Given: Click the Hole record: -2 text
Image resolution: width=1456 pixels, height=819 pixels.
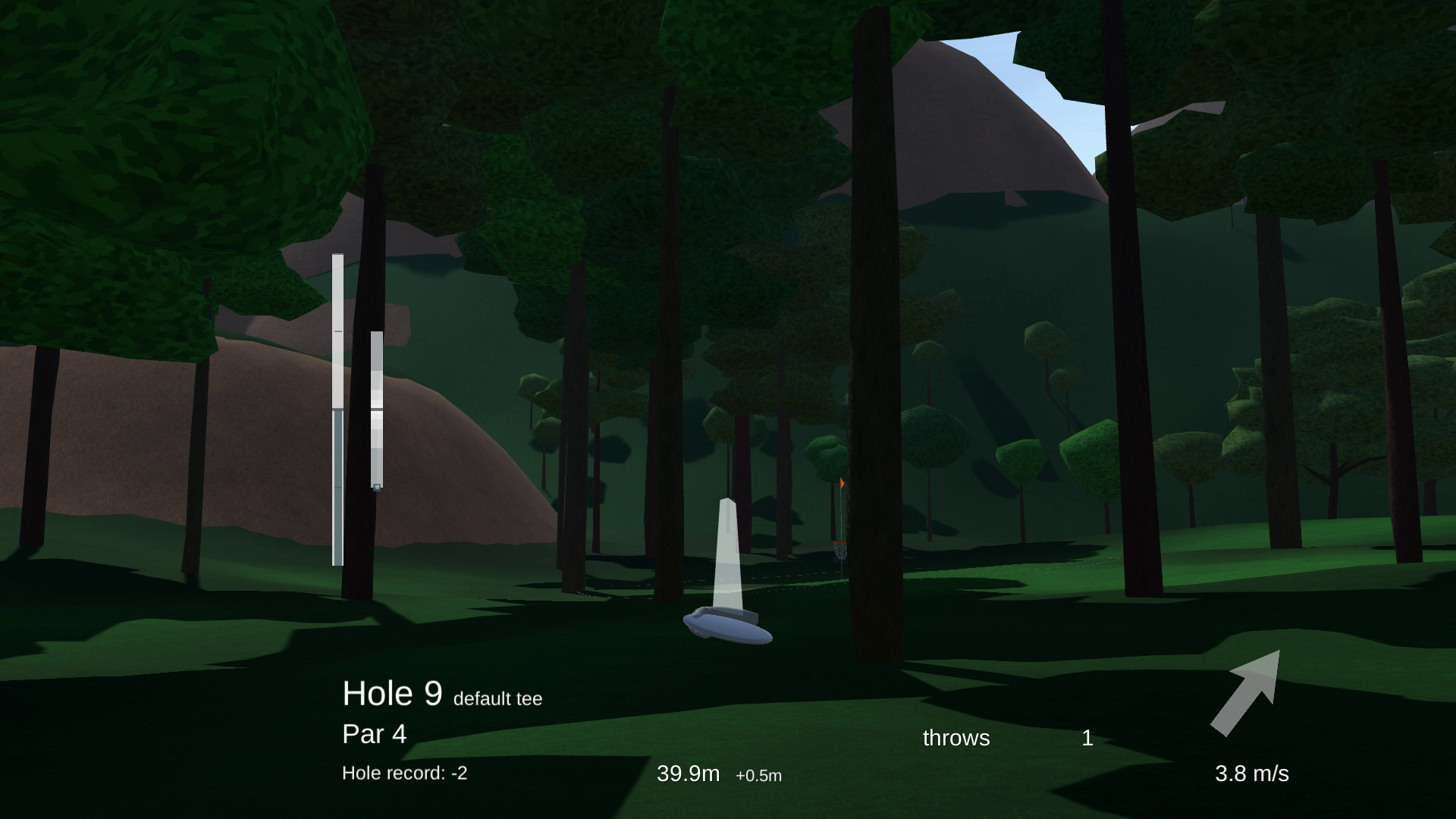Looking at the screenshot, I should (x=406, y=773).
